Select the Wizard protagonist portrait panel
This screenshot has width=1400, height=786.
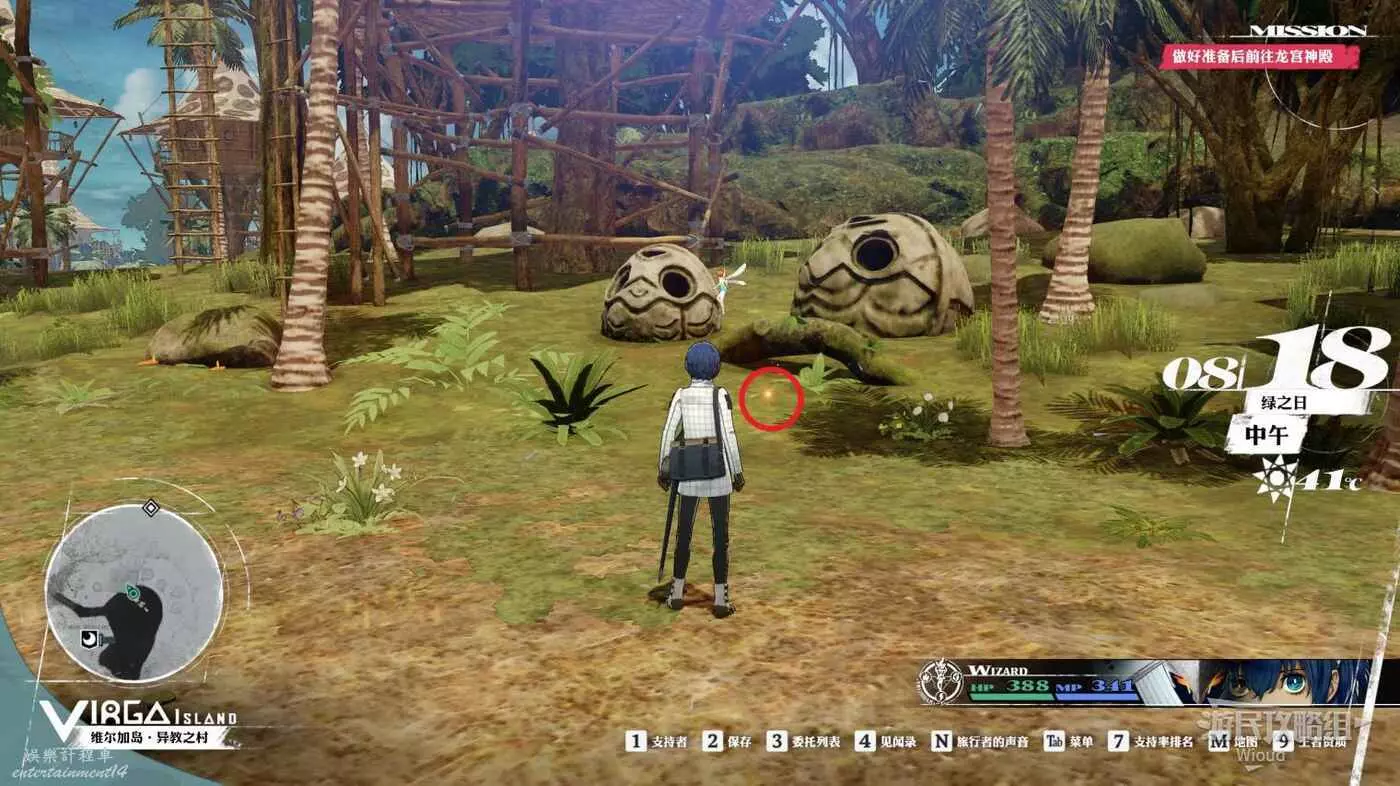[1144, 683]
